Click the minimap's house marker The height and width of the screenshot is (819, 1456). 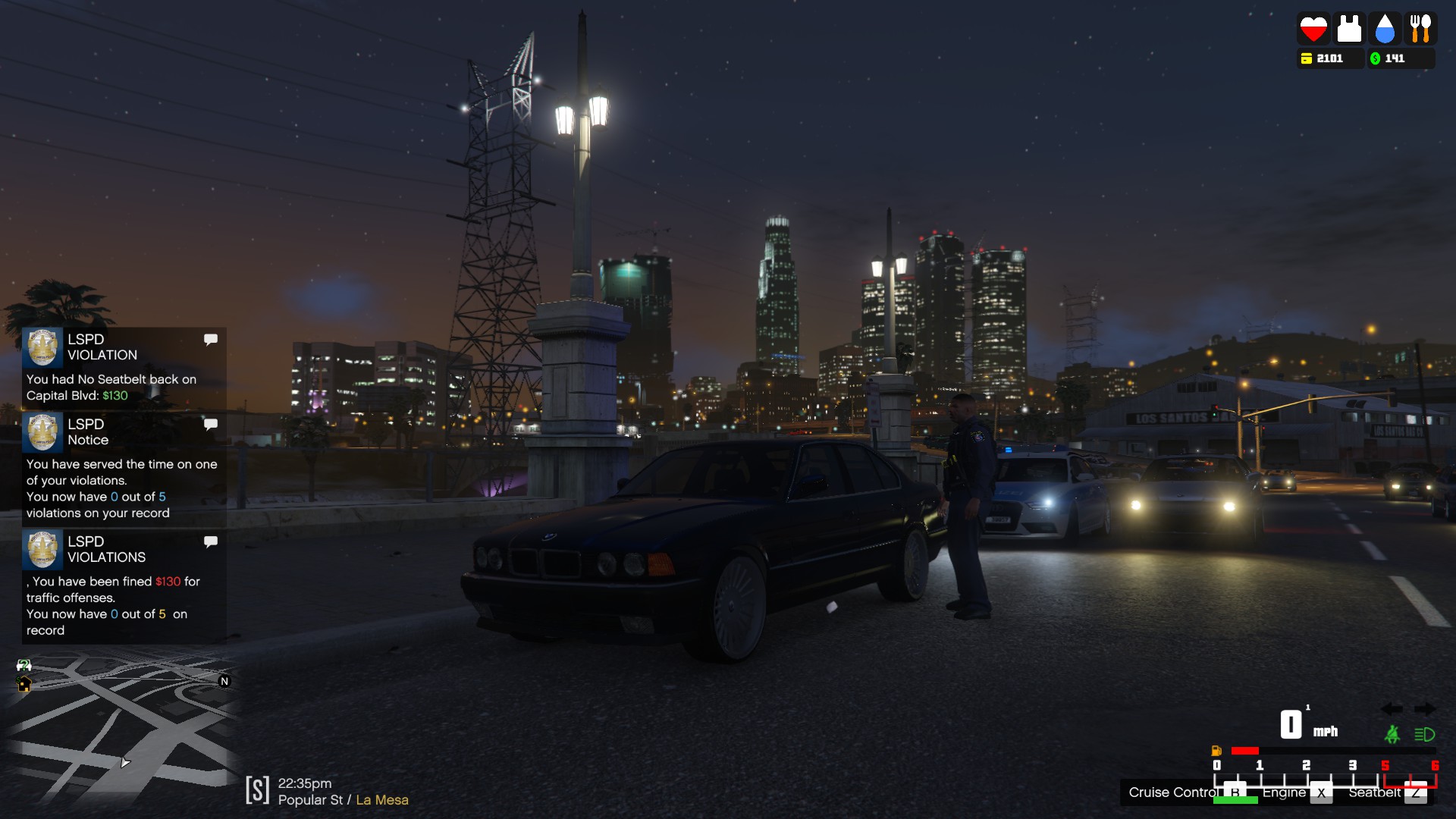point(24,685)
